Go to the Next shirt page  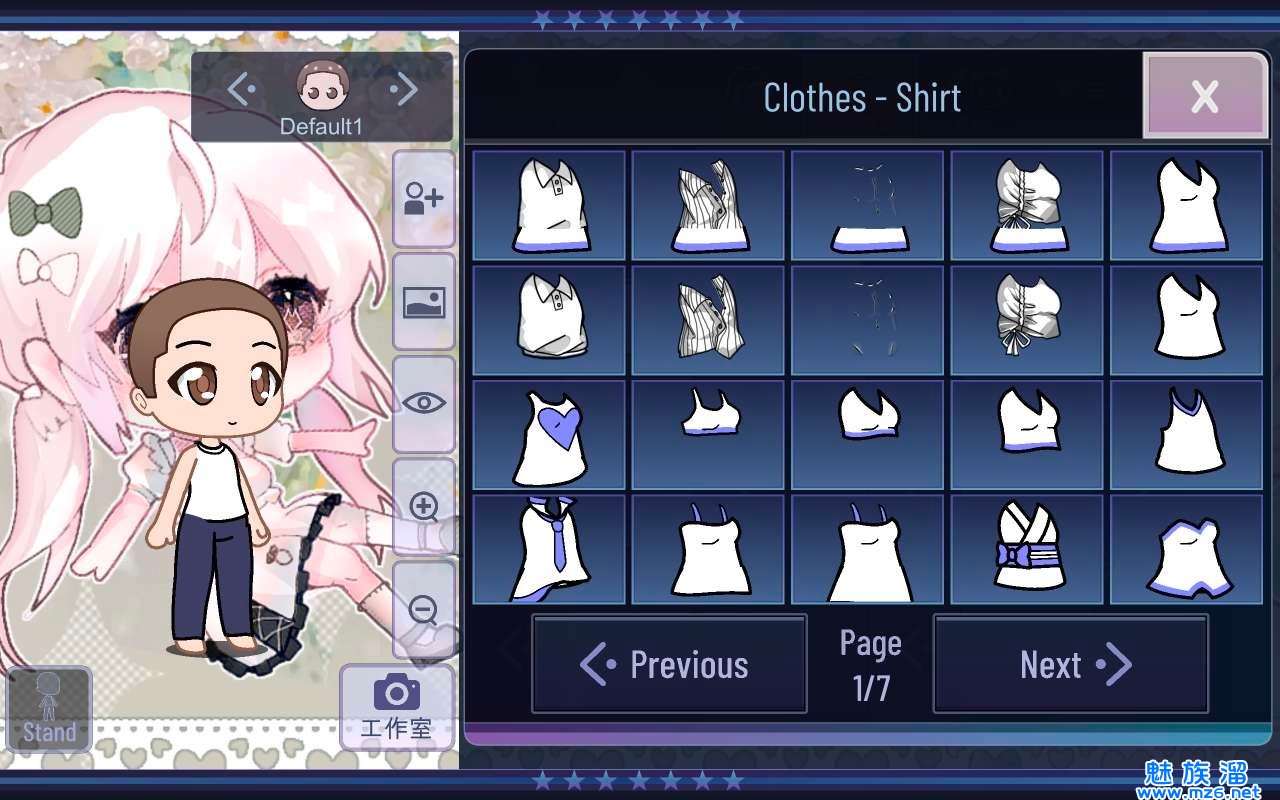tap(1070, 664)
